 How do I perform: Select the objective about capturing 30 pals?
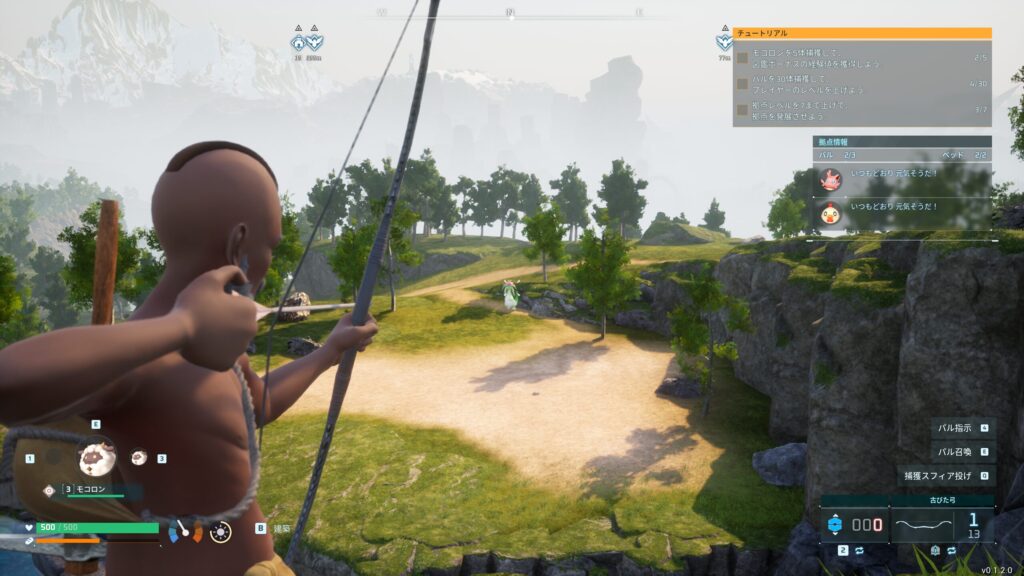(x=861, y=84)
